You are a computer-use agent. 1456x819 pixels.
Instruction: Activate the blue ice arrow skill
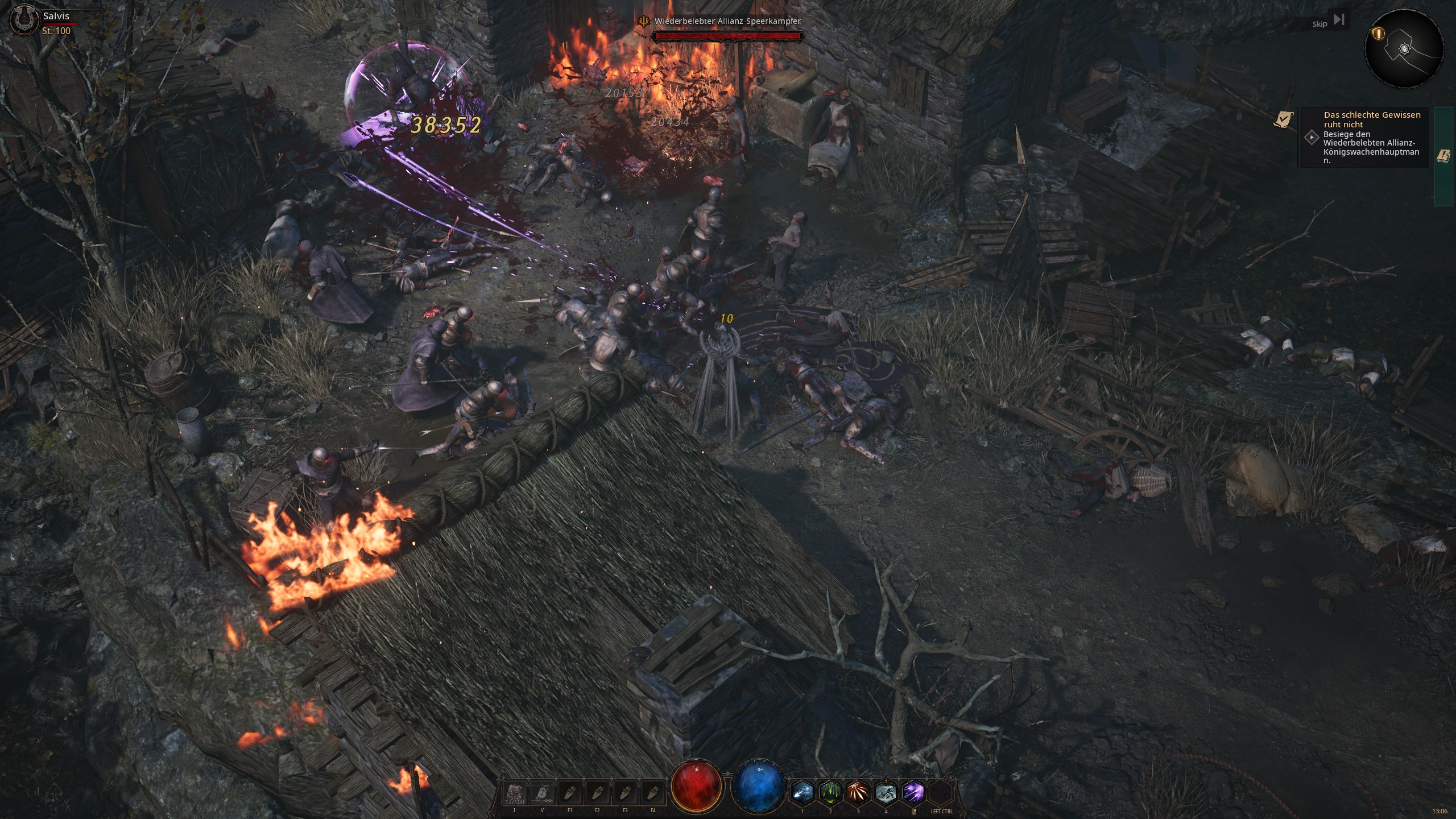[803, 792]
